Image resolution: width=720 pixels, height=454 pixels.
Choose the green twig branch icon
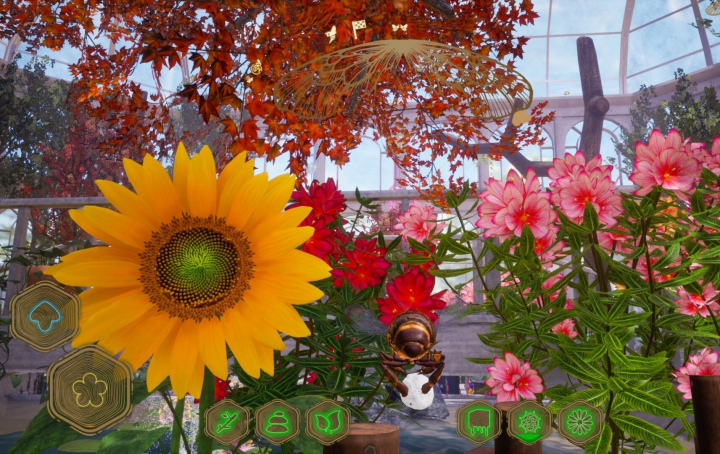(x=227, y=422)
